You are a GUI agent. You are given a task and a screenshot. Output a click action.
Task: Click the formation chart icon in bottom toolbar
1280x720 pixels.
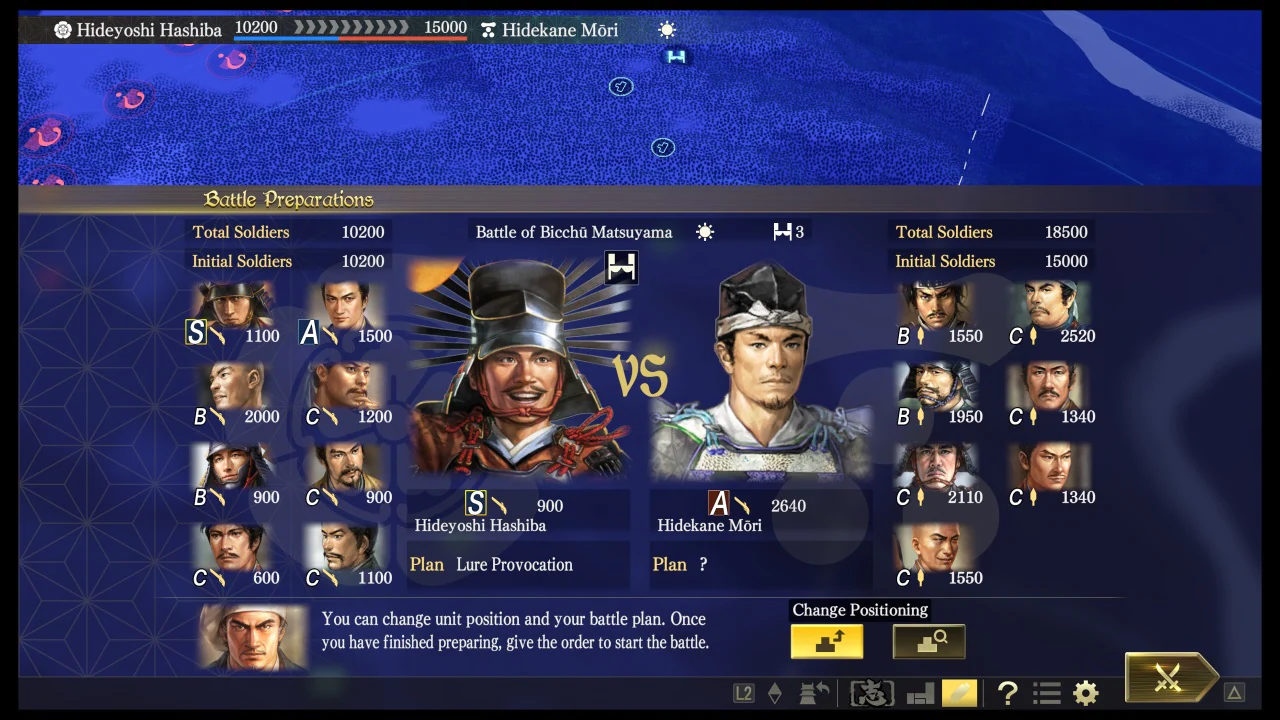pos(919,693)
